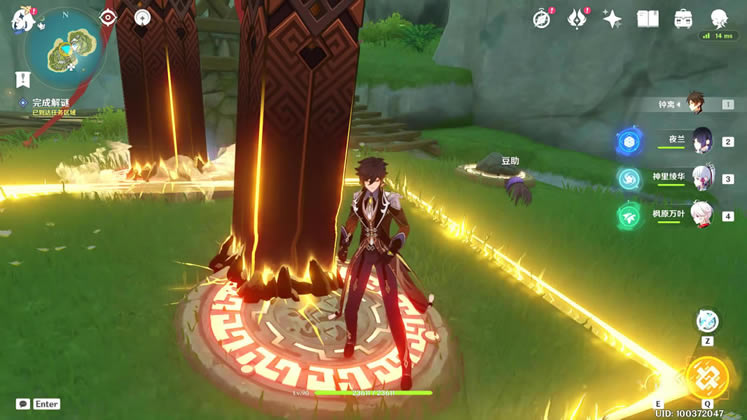The width and height of the screenshot is (747, 420).
Task: Activate Zhongli's golden elemental burst
Action: pyautogui.click(x=708, y=379)
